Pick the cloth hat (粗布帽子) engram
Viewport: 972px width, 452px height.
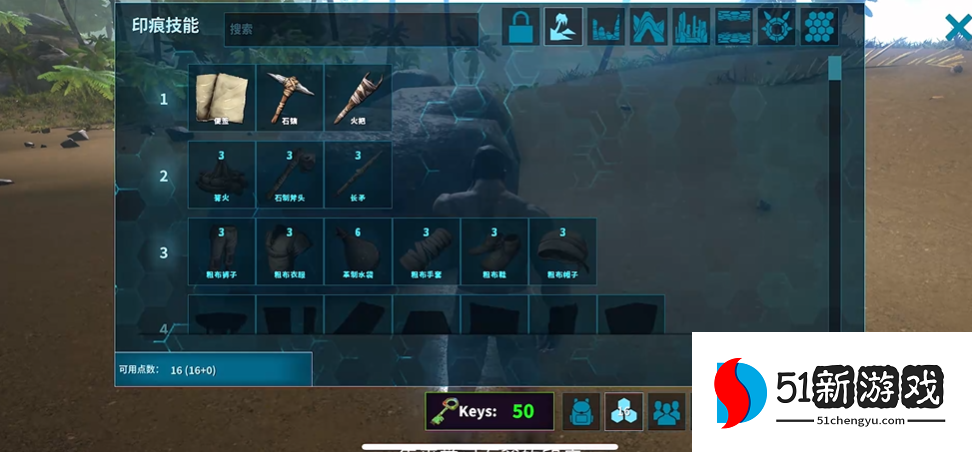562,251
